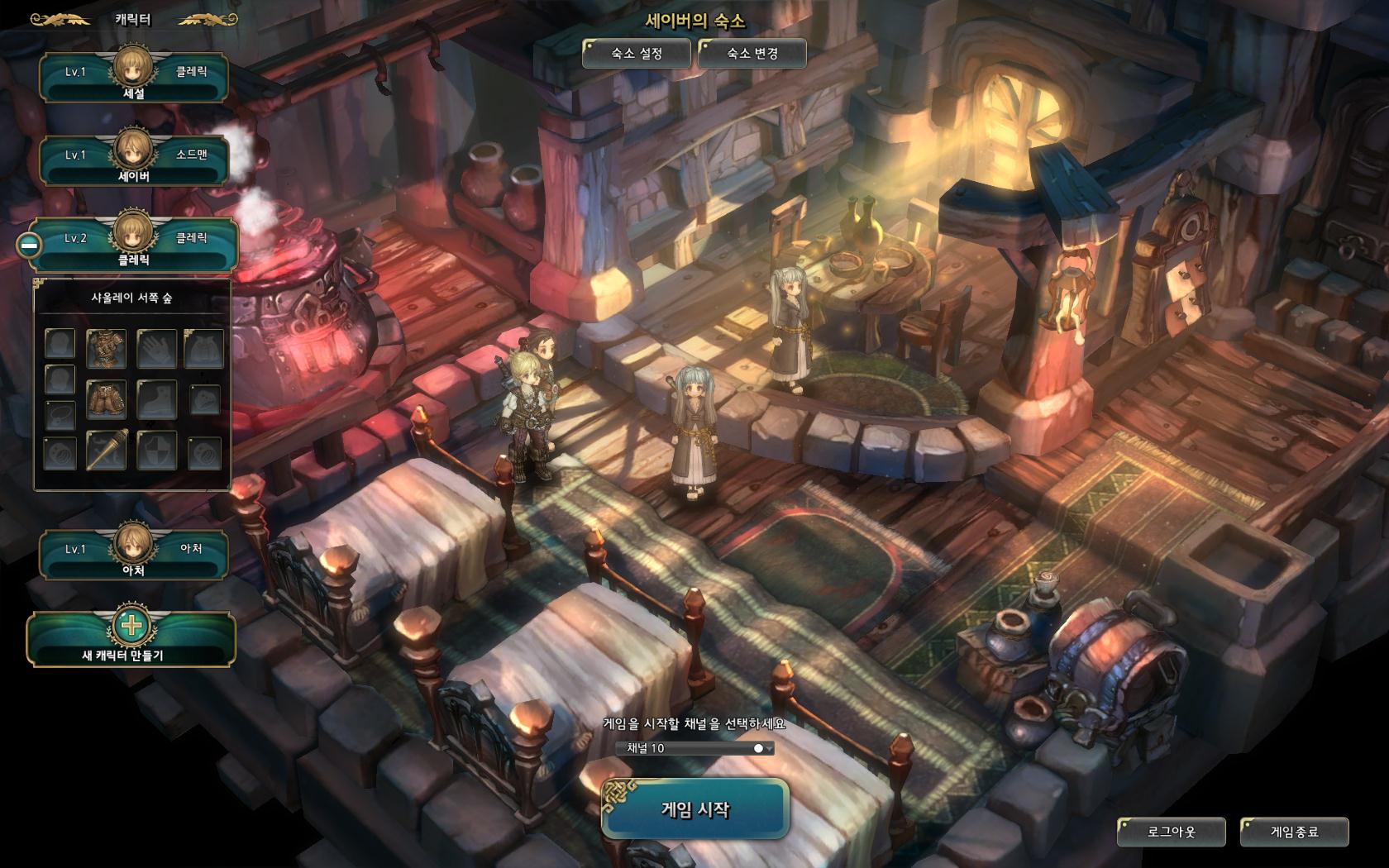
Task: Inspect the equipped leather pants slot
Action: 107,399
